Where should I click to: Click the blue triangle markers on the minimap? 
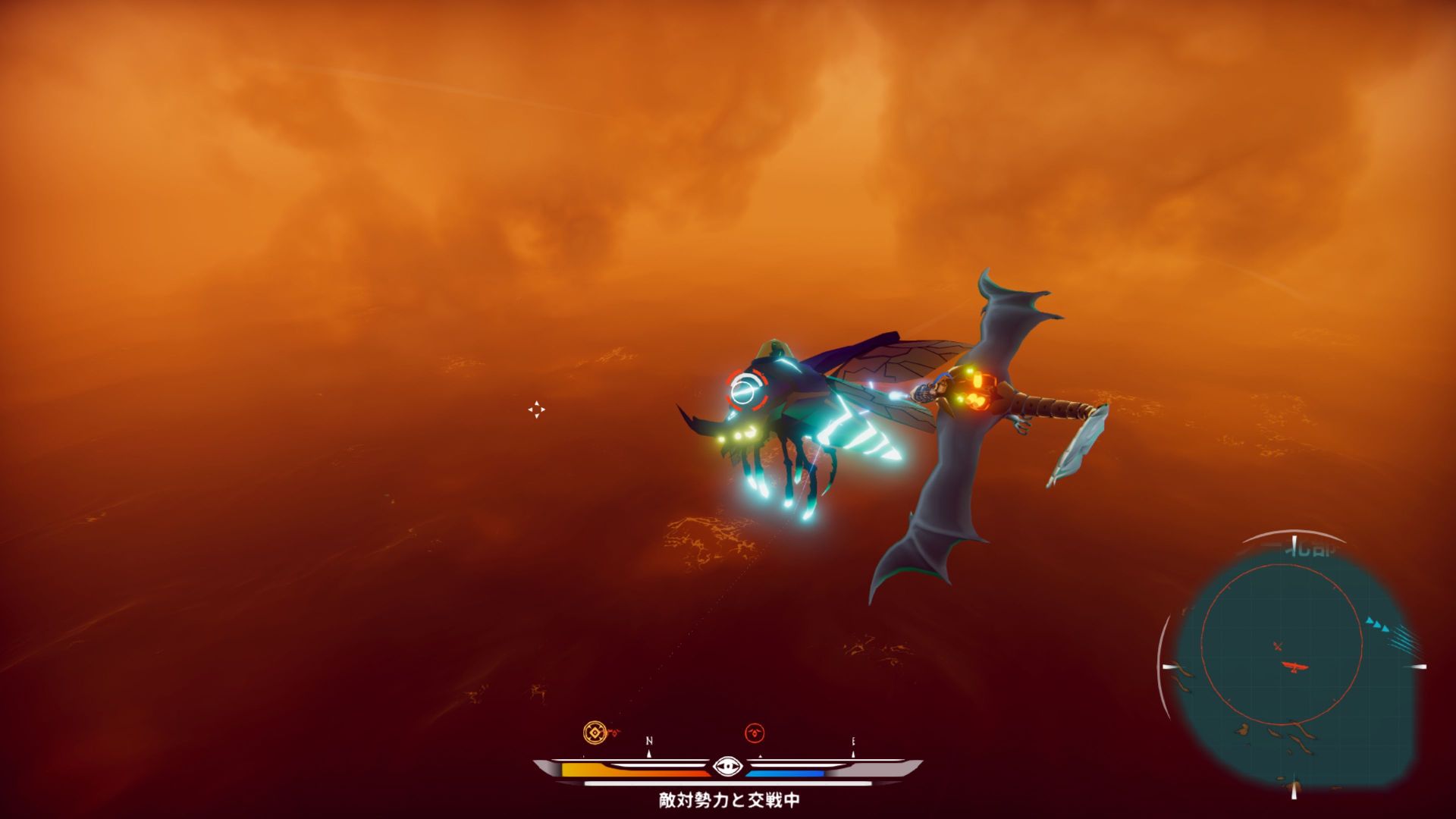tap(1378, 625)
